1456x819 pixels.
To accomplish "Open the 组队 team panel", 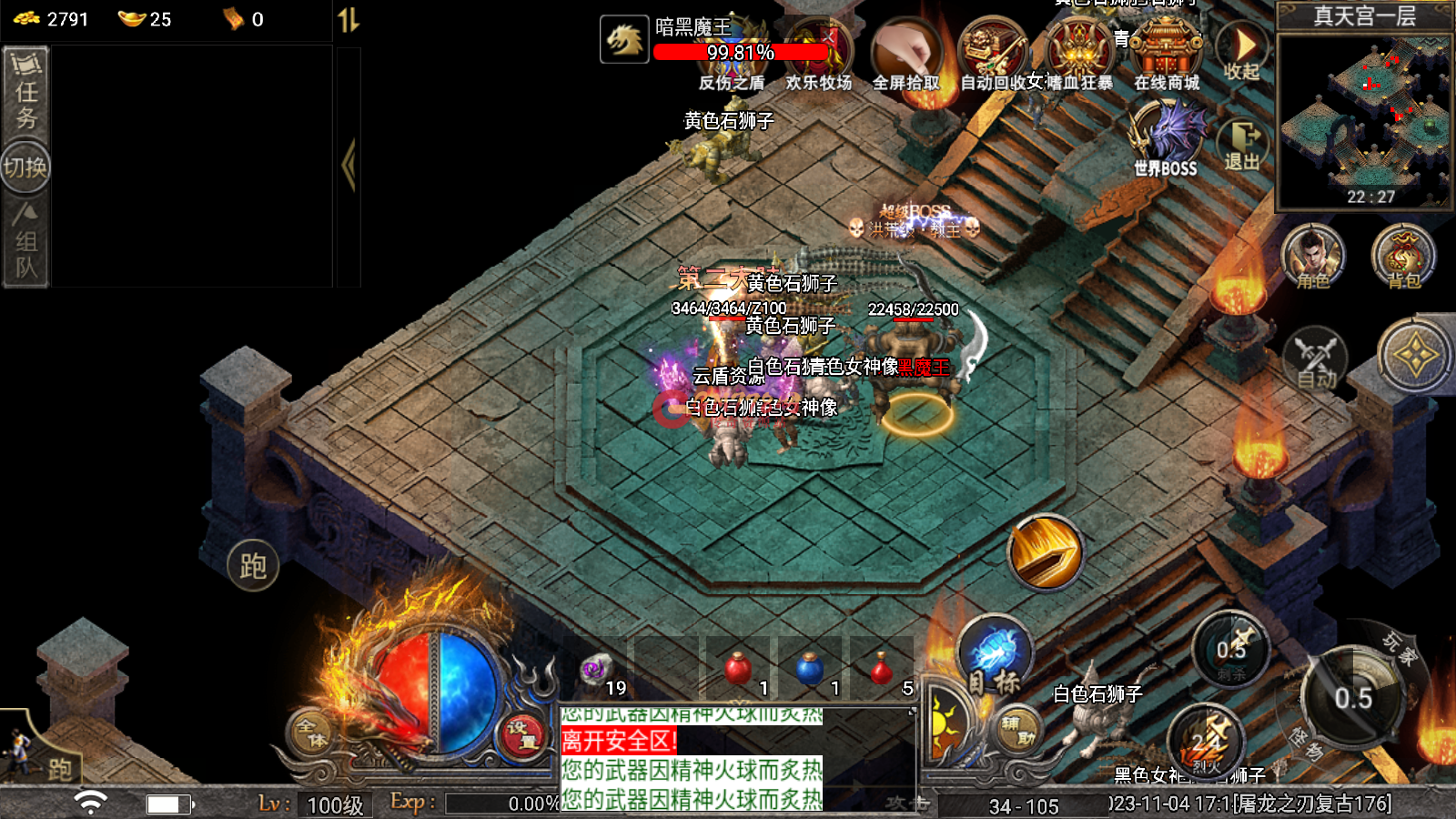I will (x=25, y=242).
